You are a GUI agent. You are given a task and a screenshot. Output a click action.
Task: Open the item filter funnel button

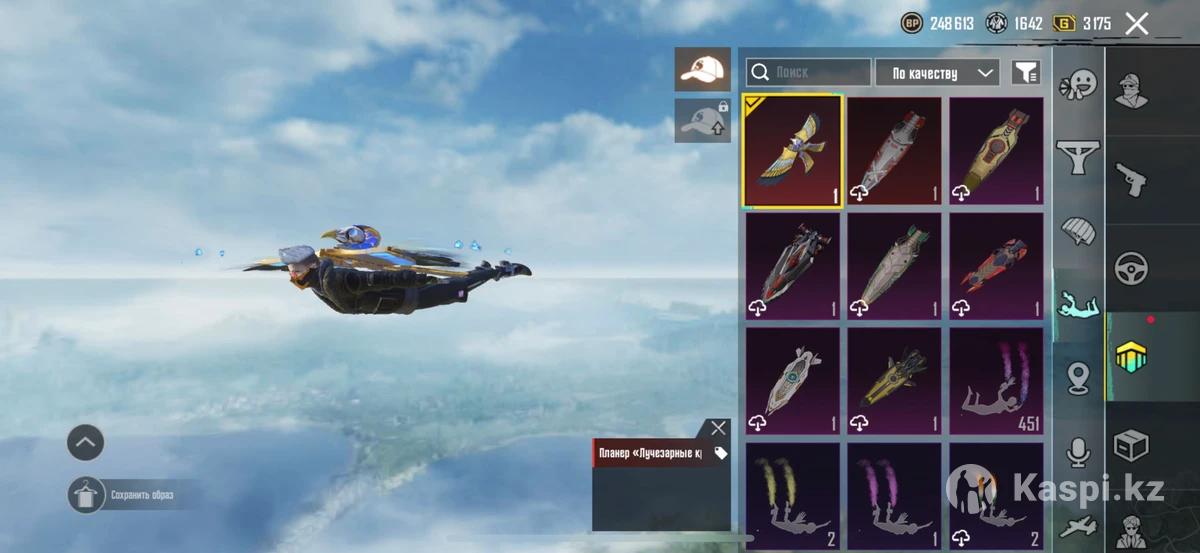[1026, 72]
